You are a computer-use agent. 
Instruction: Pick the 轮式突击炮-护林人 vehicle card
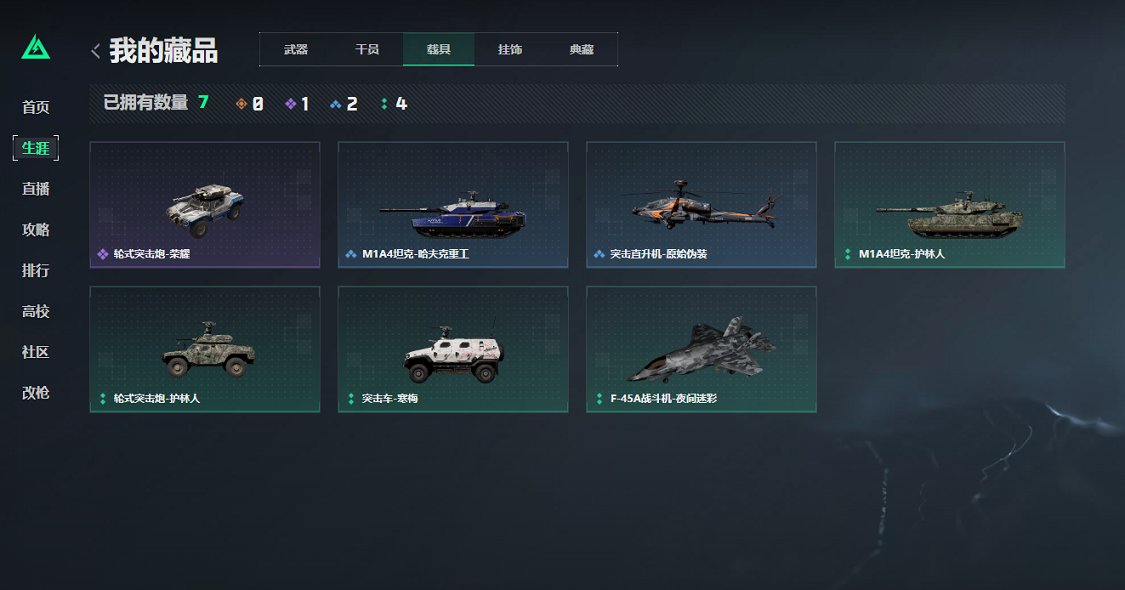tap(205, 349)
